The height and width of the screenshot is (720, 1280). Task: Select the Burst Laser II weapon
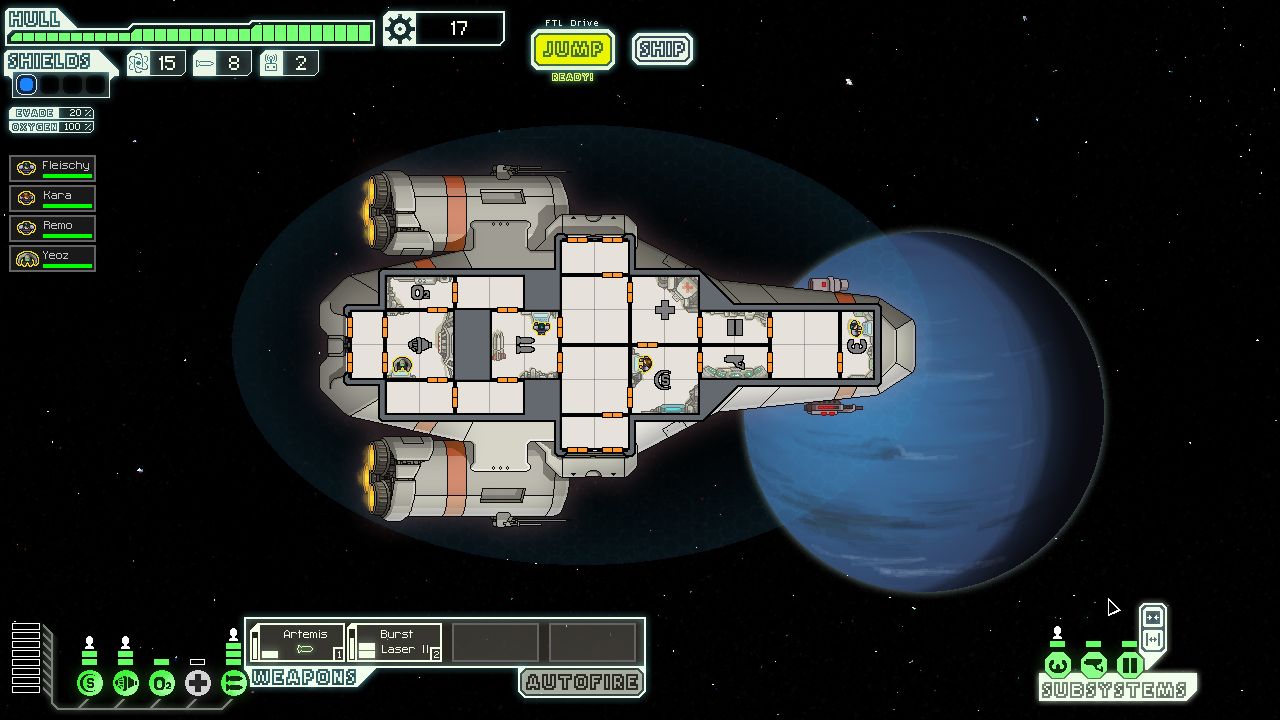(x=395, y=642)
